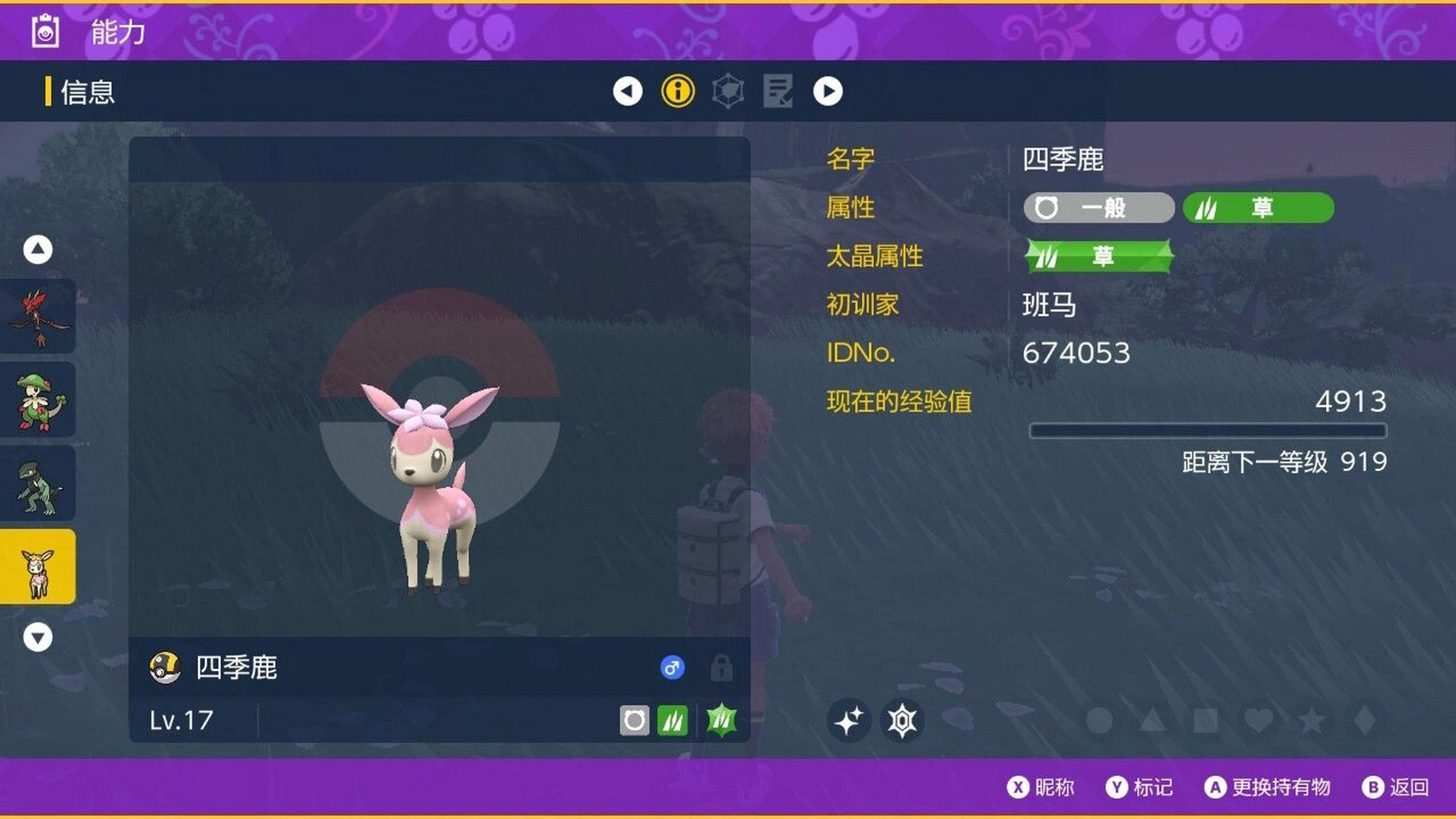The image size is (1456, 819).
Task: Click the shiny sparkle status icon
Action: 850,719
